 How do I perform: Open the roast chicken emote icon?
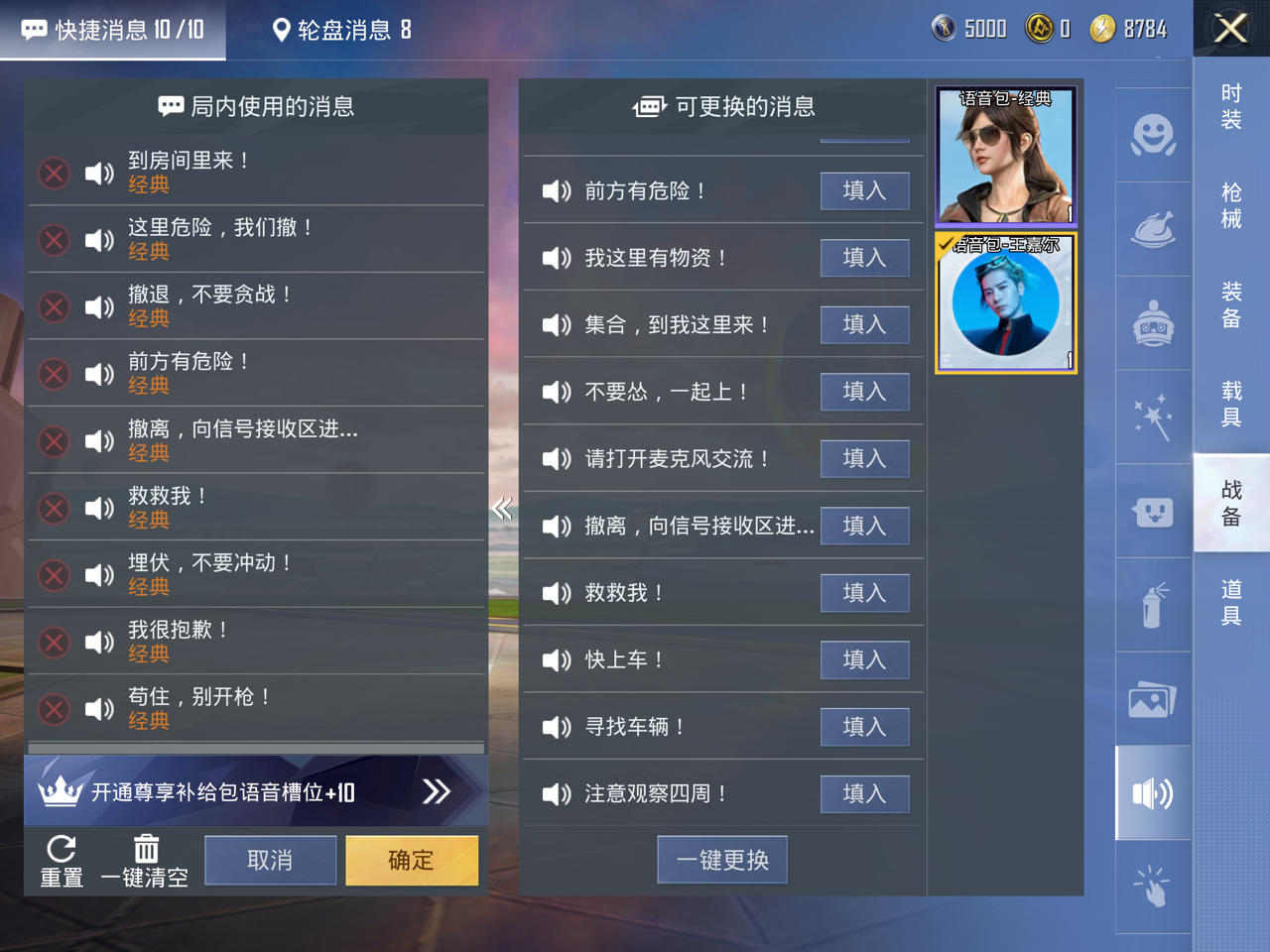(x=1153, y=229)
